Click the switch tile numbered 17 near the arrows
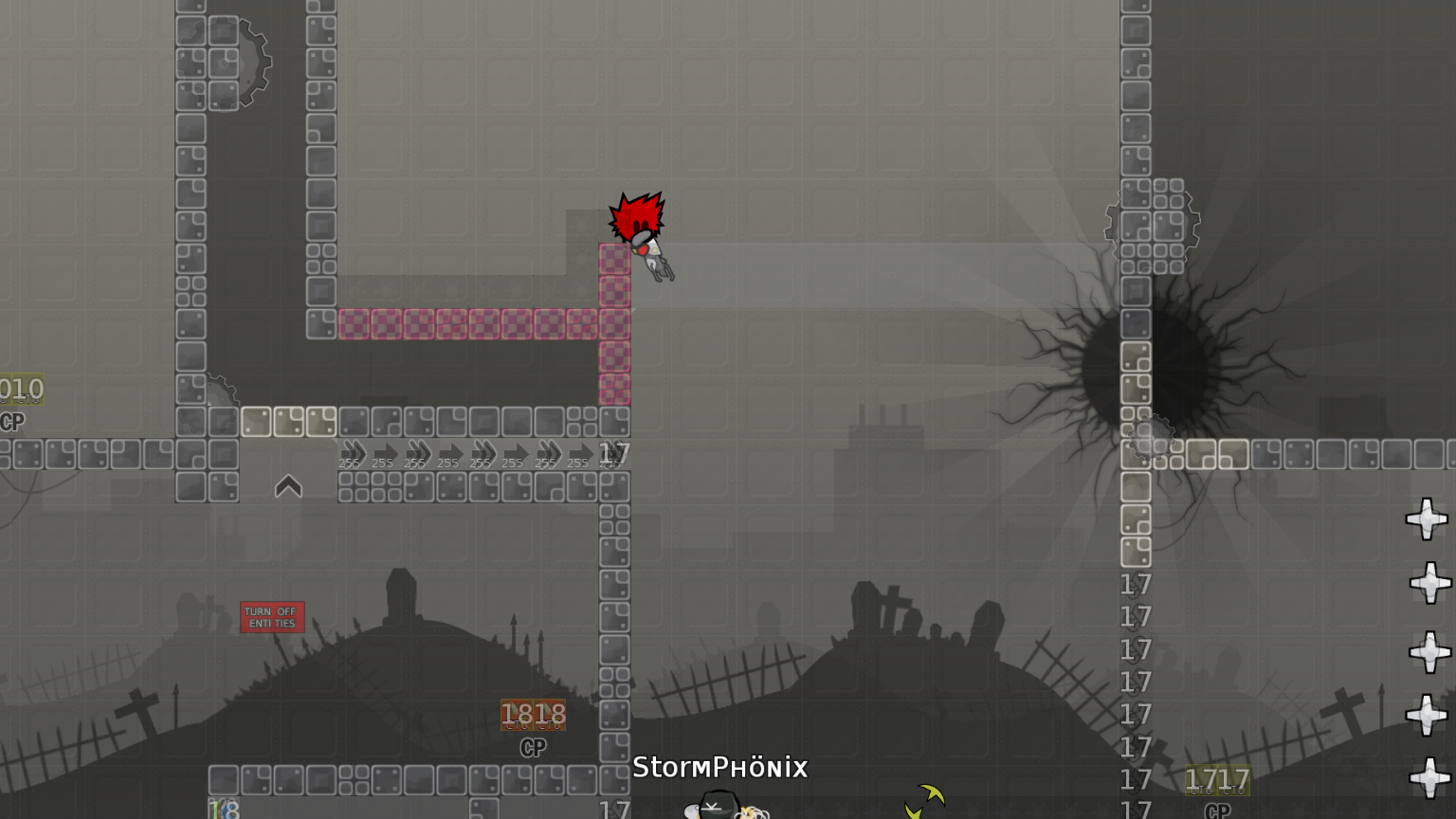 pos(615,453)
